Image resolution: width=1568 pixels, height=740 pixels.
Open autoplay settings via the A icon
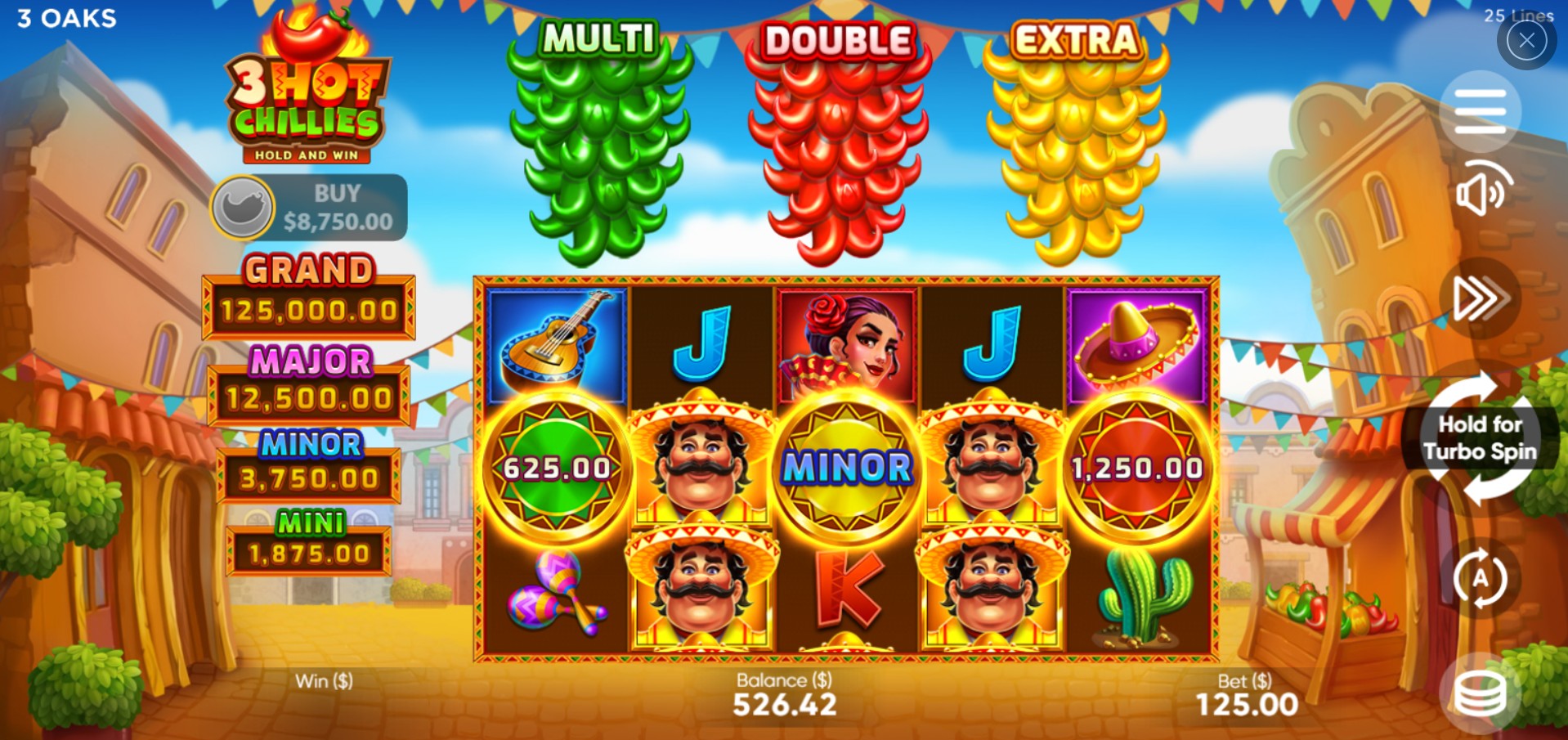point(1481,577)
